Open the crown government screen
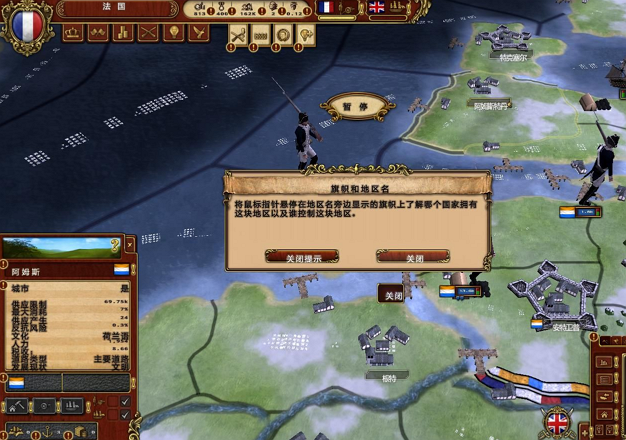Image resolution: width=626 pixels, height=440 pixels. 73,33
